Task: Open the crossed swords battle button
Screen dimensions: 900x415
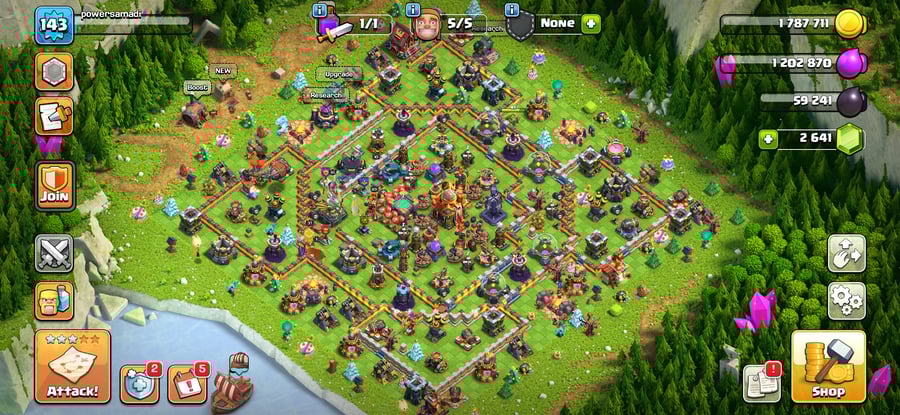Action: pyautogui.click(x=54, y=253)
